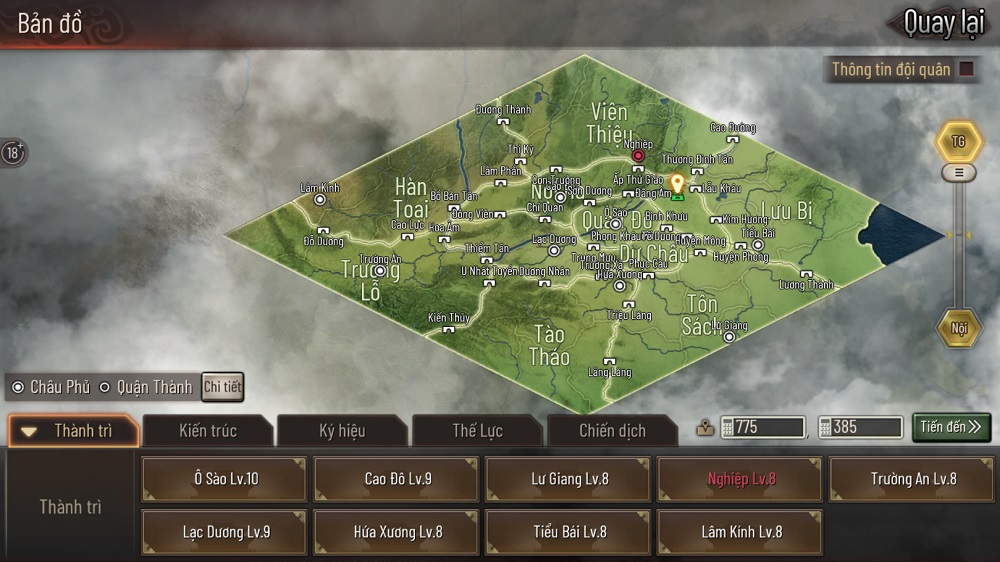Pick Lạc Dương Lv.9 in the list

coord(225,532)
